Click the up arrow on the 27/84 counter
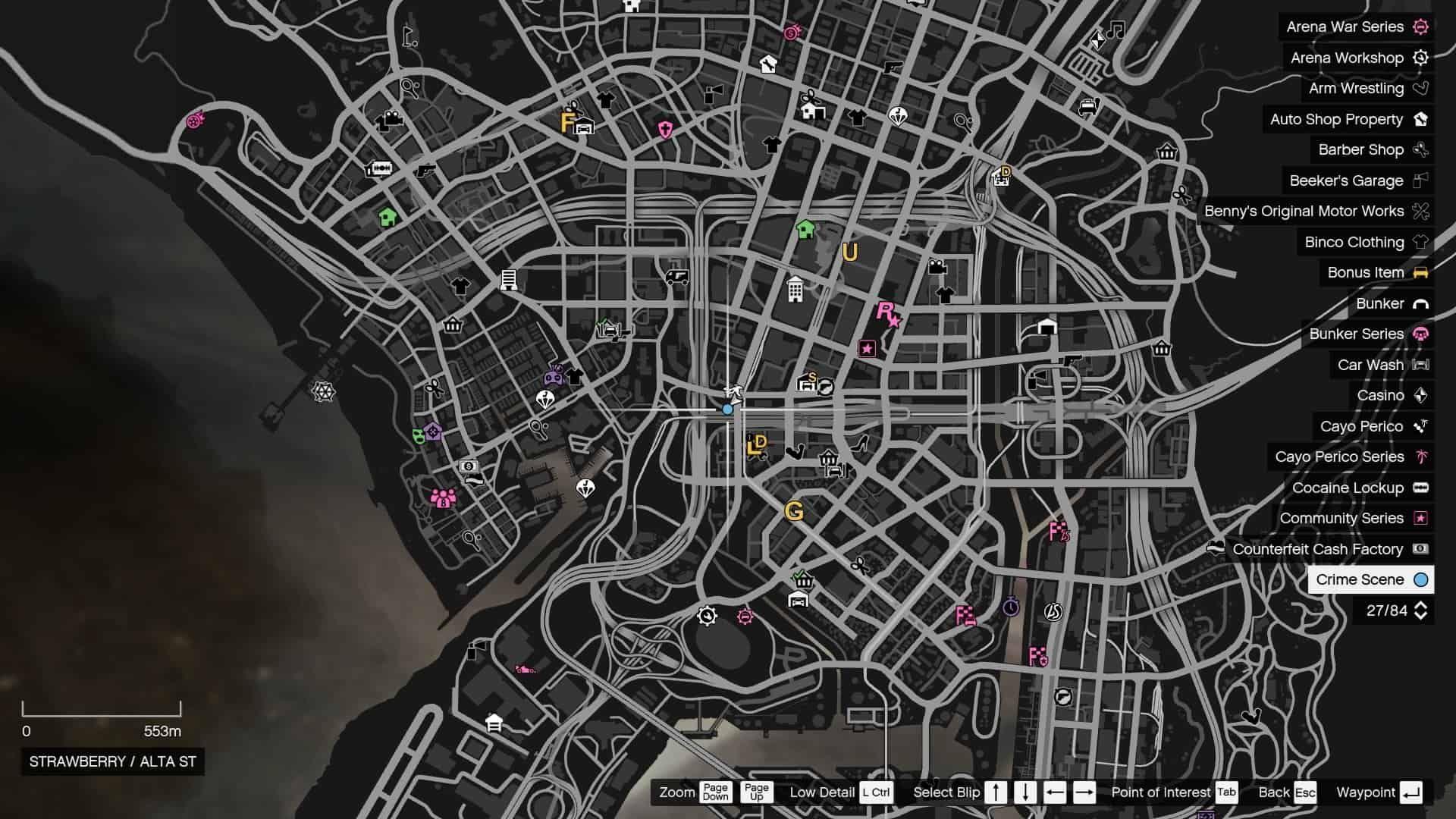 coord(1422,604)
